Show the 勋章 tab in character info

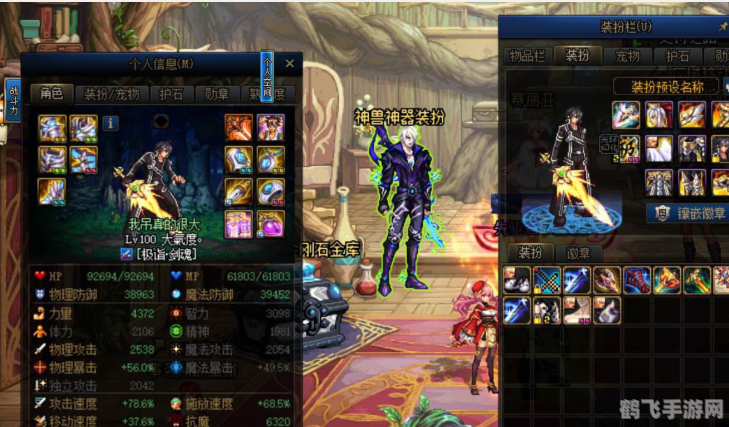[217, 94]
